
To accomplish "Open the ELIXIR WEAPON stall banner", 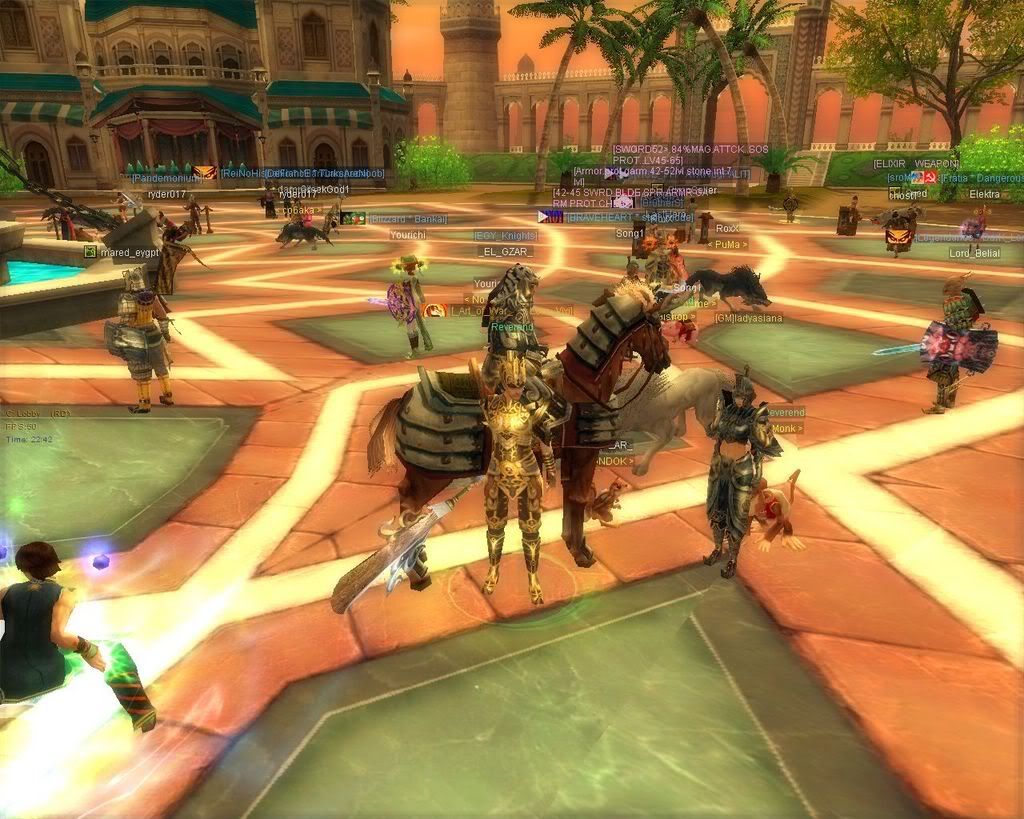I will pyautogui.click(x=916, y=164).
